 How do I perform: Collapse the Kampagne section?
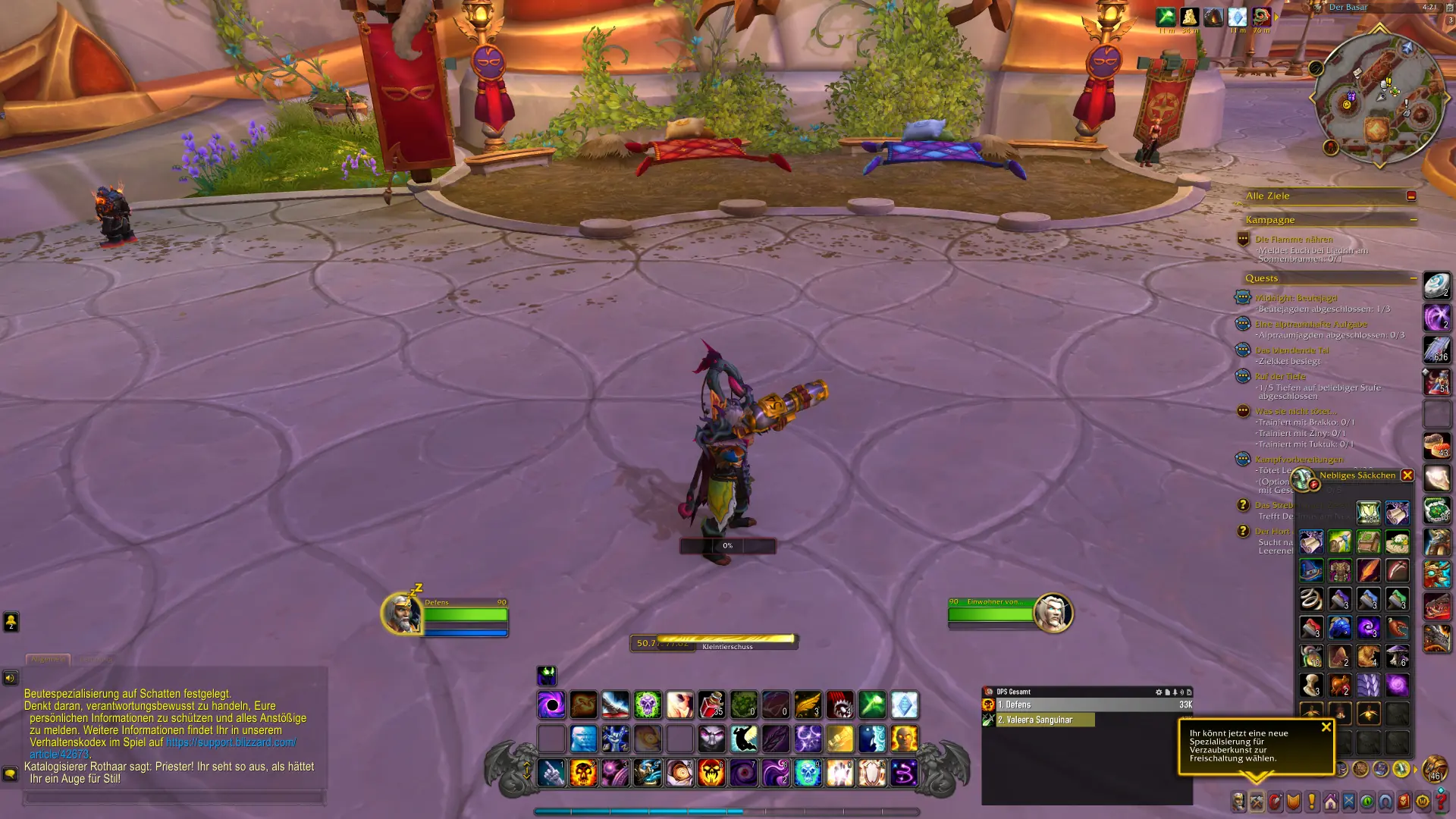1414,220
